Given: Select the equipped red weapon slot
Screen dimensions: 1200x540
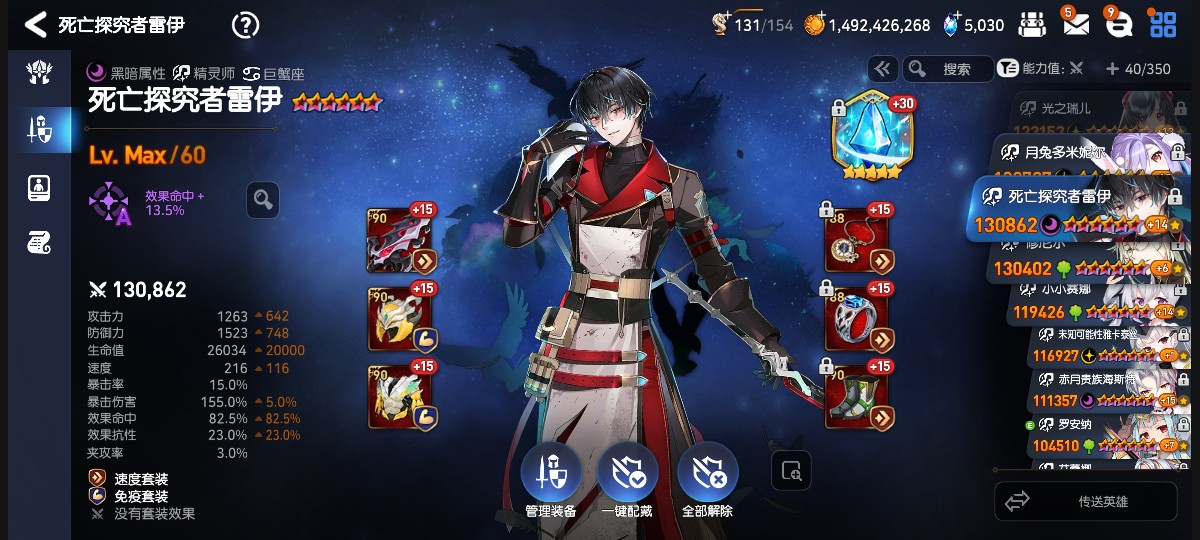Looking at the screenshot, I should pos(400,240).
